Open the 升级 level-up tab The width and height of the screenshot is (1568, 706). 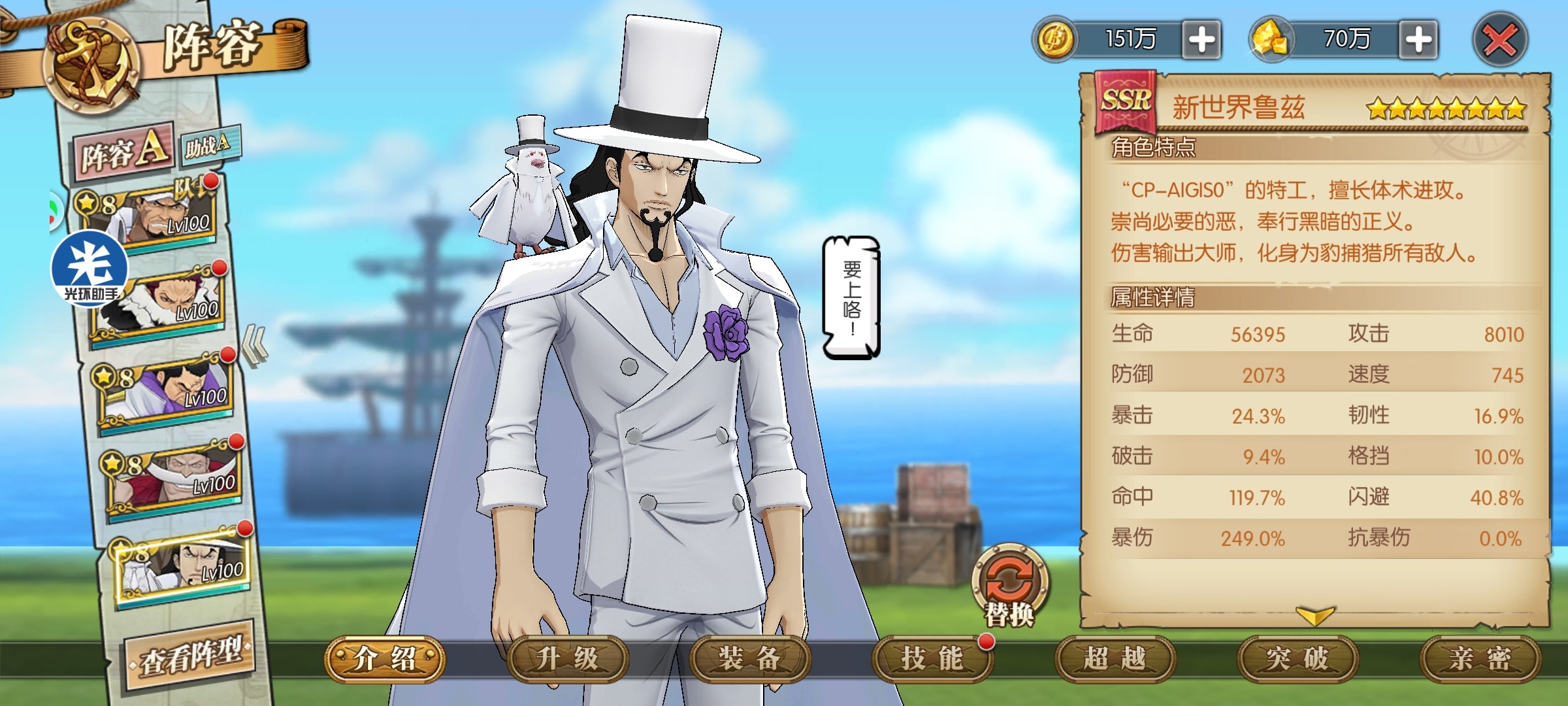(x=567, y=659)
